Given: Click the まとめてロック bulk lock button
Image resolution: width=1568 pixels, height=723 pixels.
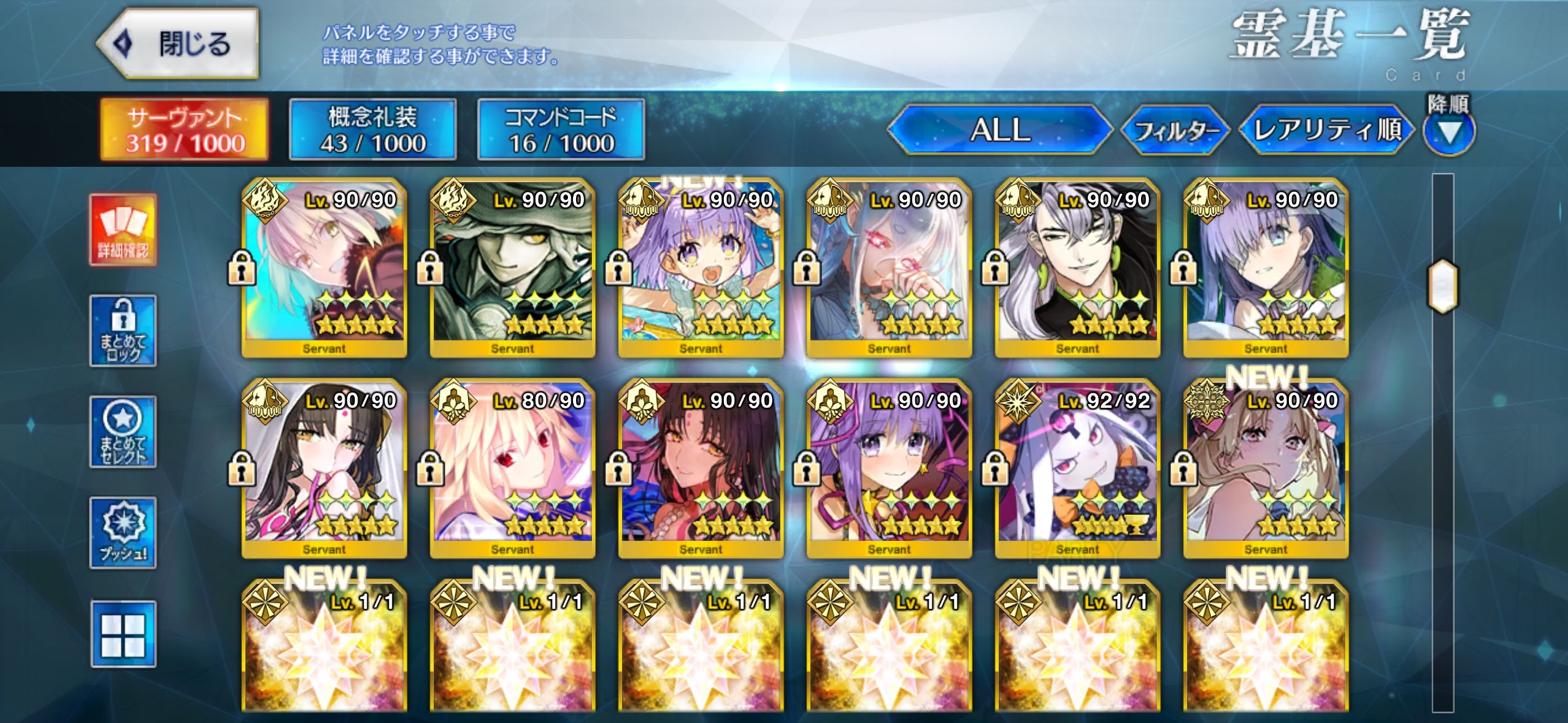Looking at the screenshot, I should tap(123, 331).
